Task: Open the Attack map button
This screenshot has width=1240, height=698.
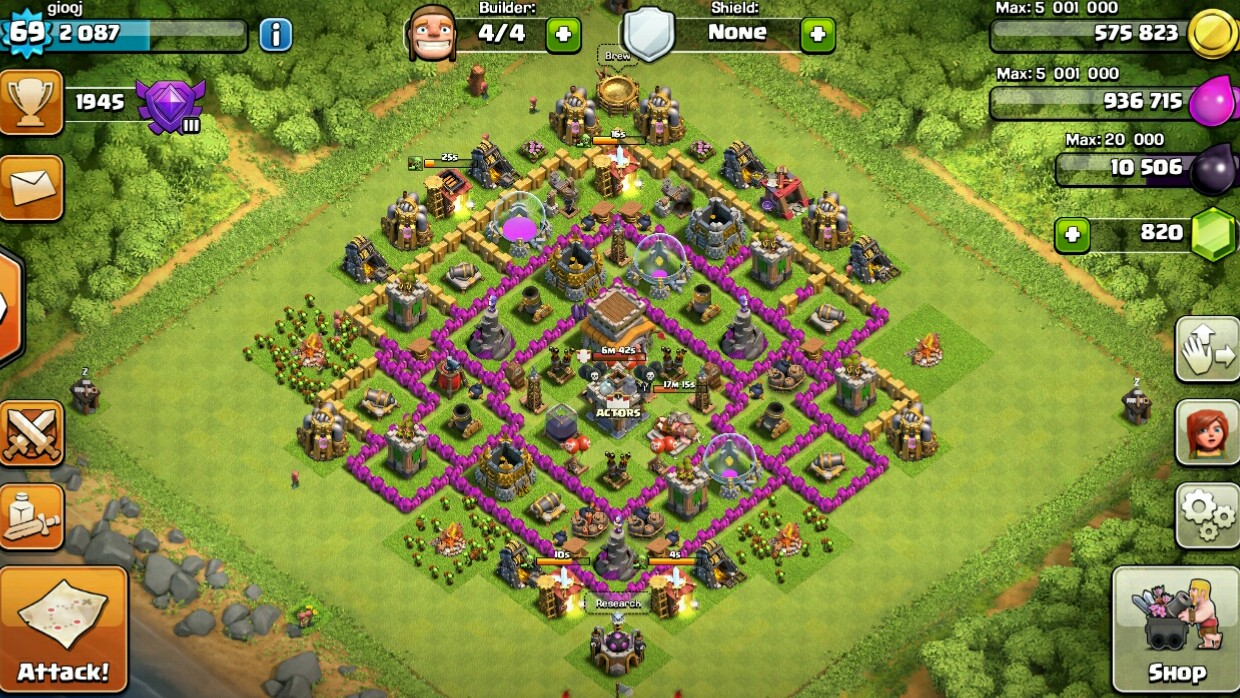Action: [63, 628]
